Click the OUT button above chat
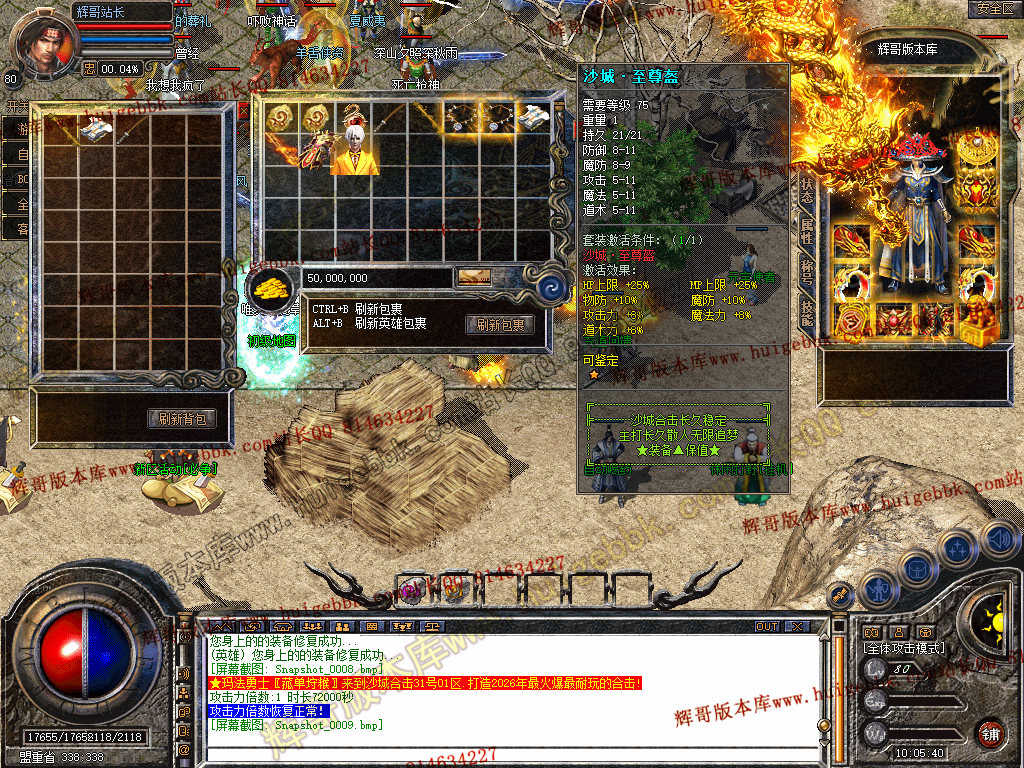The height and width of the screenshot is (768, 1024). coord(767,627)
